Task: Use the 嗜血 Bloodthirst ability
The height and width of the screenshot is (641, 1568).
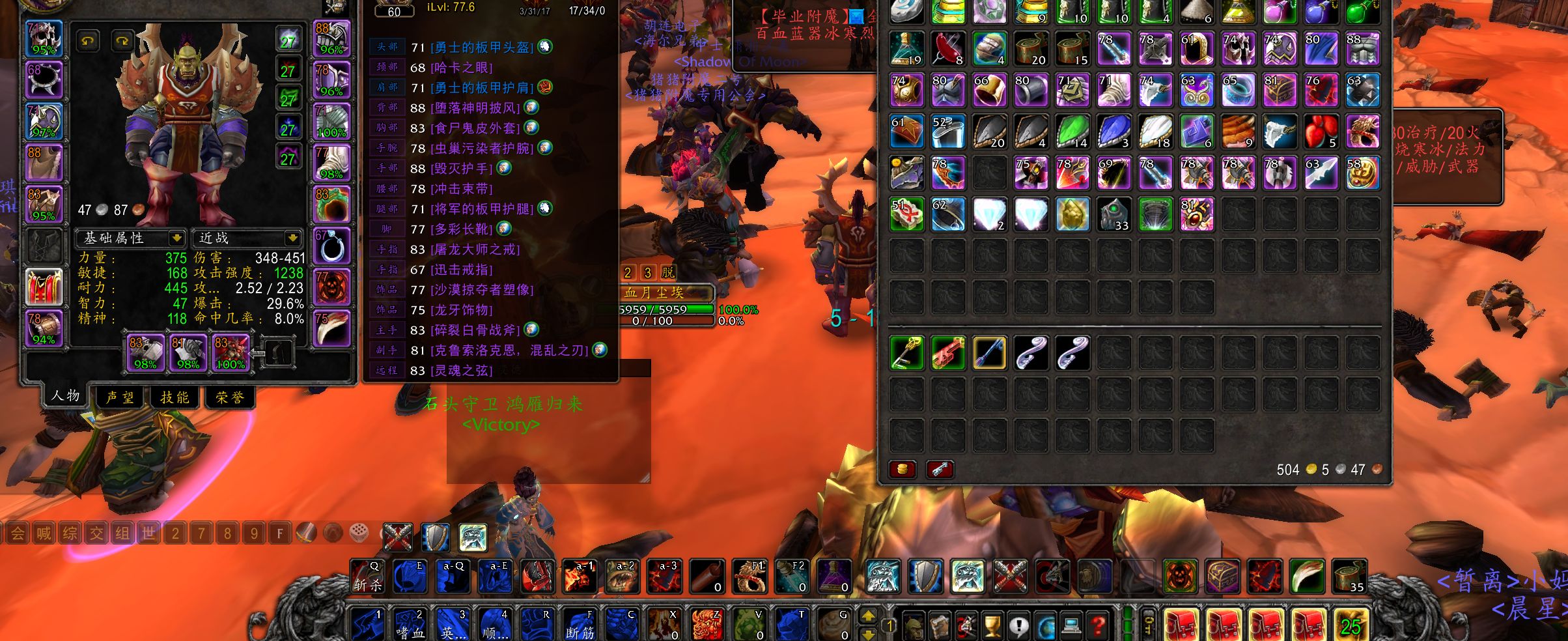Action: pyautogui.click(x=410, y=624)
